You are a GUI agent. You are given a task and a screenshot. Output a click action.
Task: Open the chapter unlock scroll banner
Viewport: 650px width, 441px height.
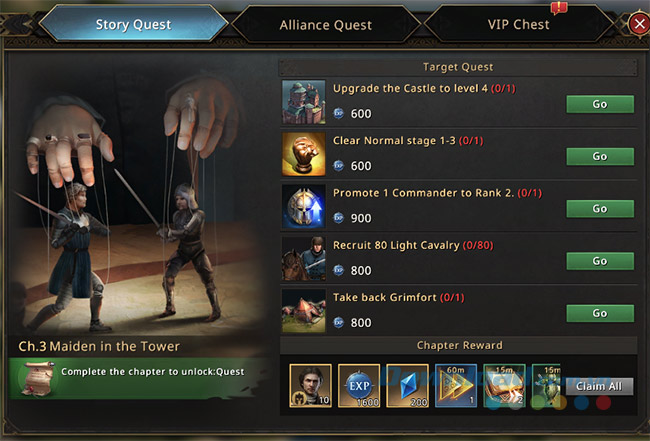140,372
